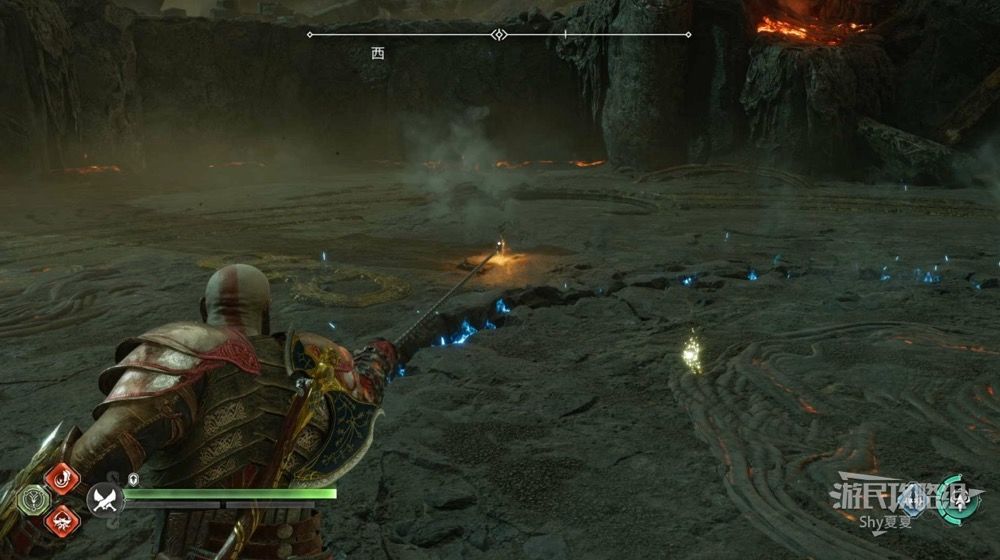Click the green circular companion ability icon
Image resolution: width=1000 pixels, height=560 pixels.
coord(959,500)
